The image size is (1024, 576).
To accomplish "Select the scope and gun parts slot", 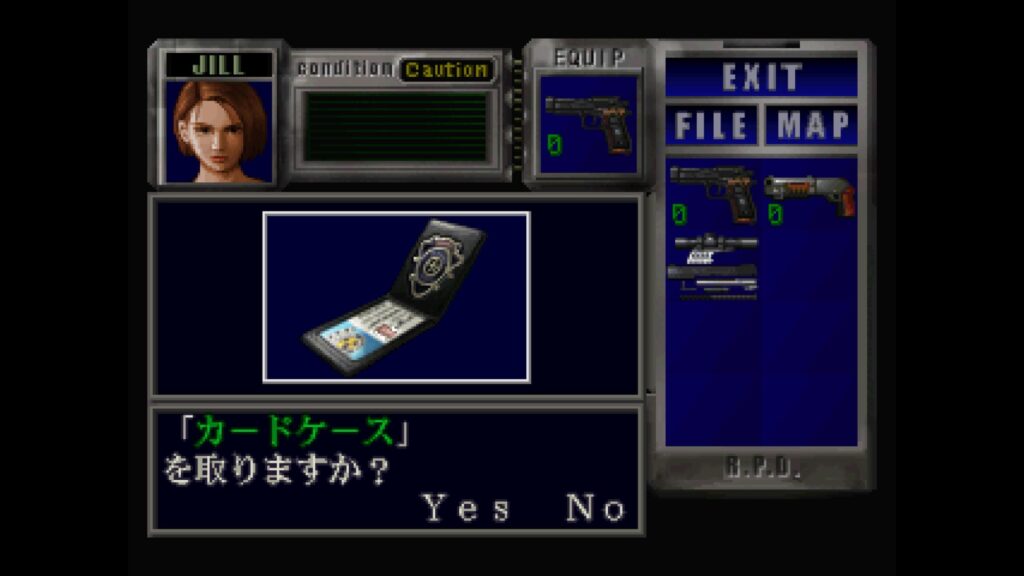I will coord(714,265).
